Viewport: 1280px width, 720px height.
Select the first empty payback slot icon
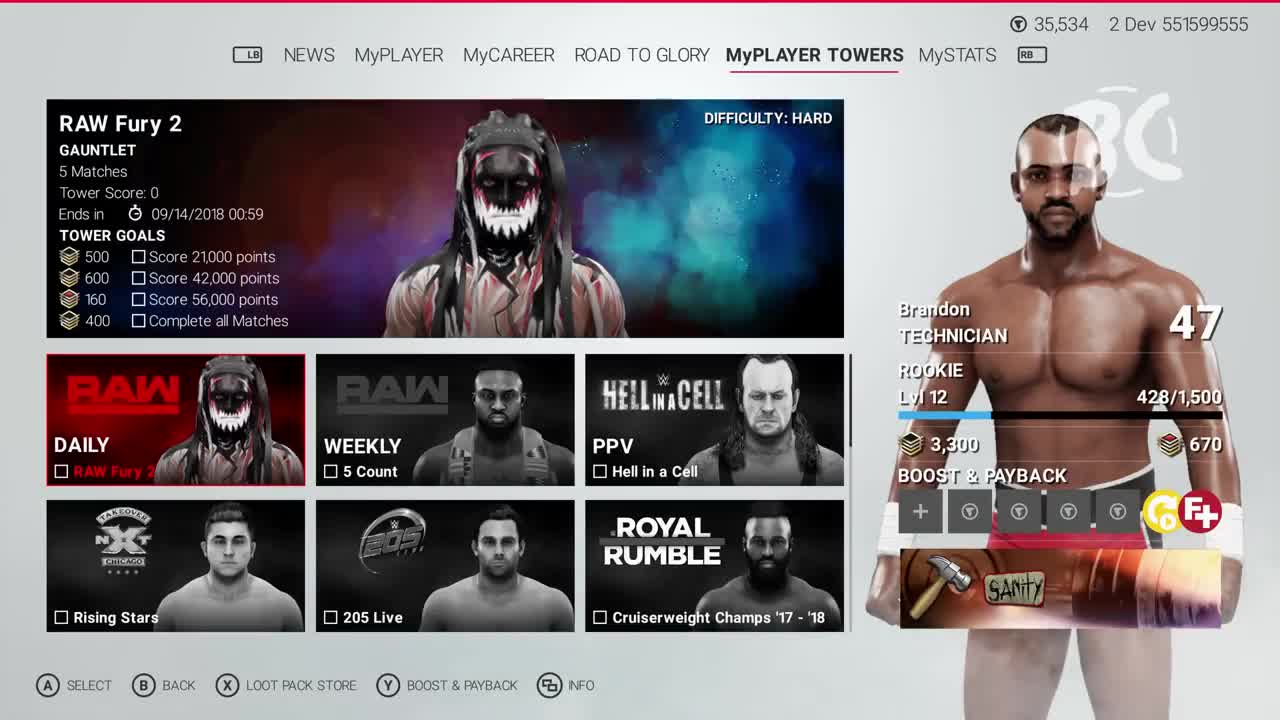click(x=969, y=511)
